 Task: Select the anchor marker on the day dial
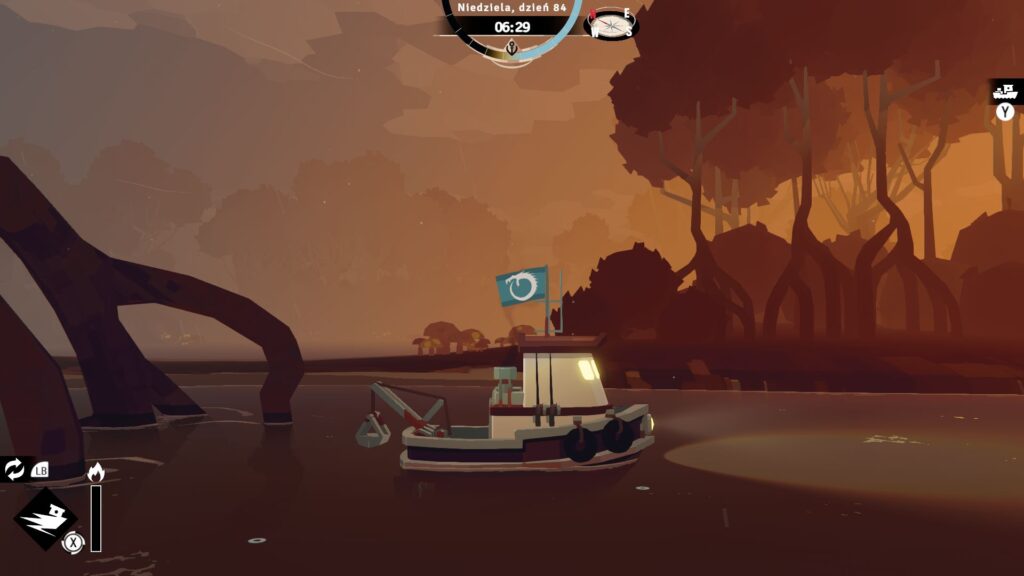(x=512, y=48)
